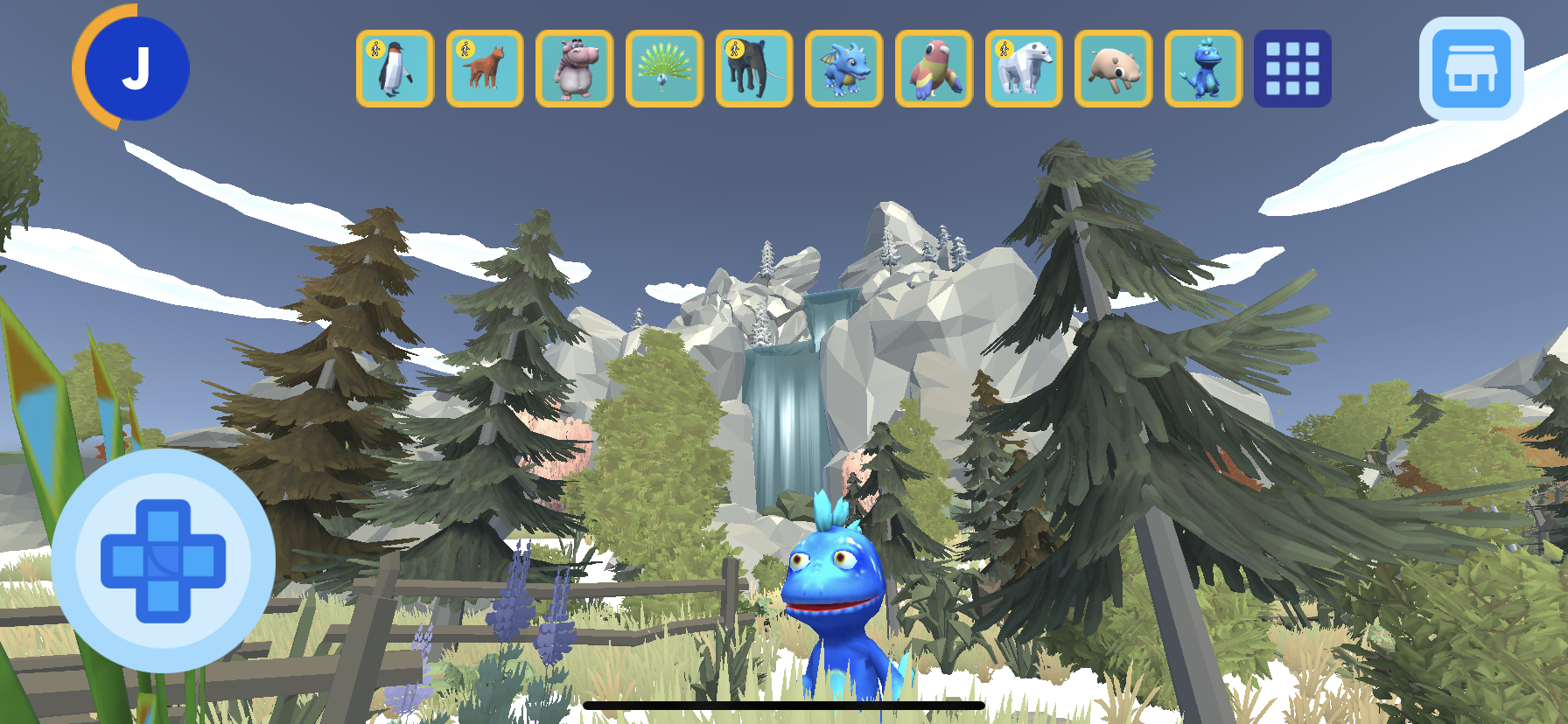Open the shop storefront button

point(1471,69)
